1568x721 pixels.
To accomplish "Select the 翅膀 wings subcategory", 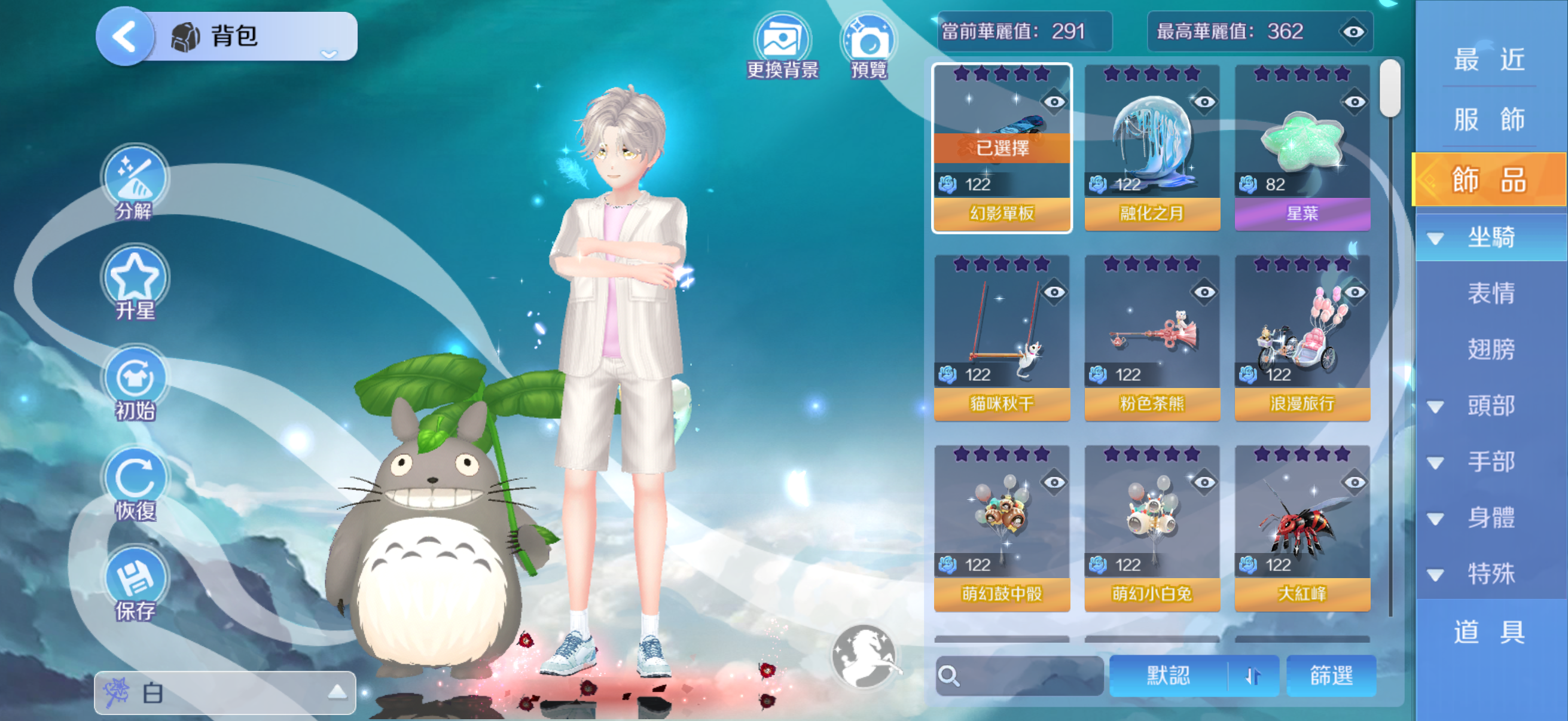I will (1490, 349).
